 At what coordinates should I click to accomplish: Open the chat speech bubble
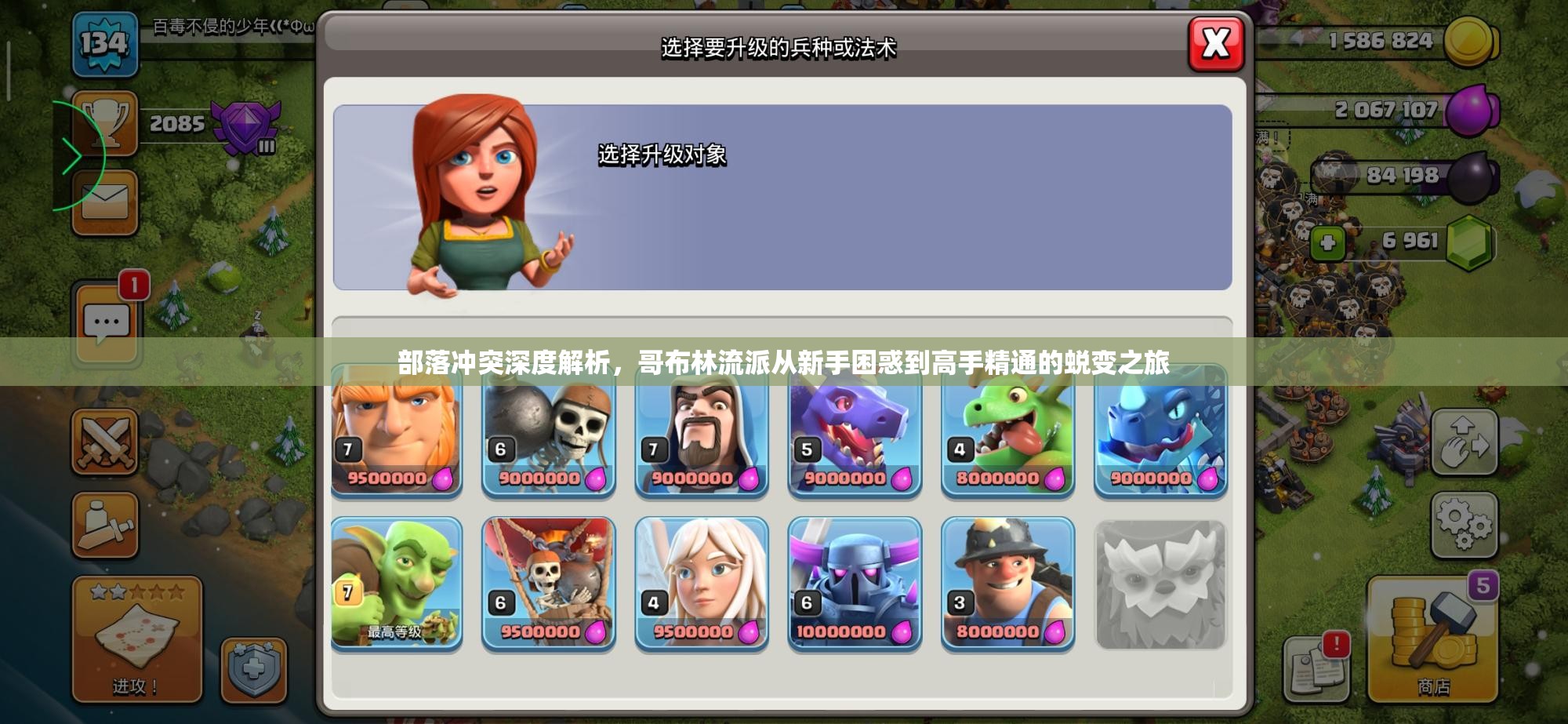pos(107,322)
